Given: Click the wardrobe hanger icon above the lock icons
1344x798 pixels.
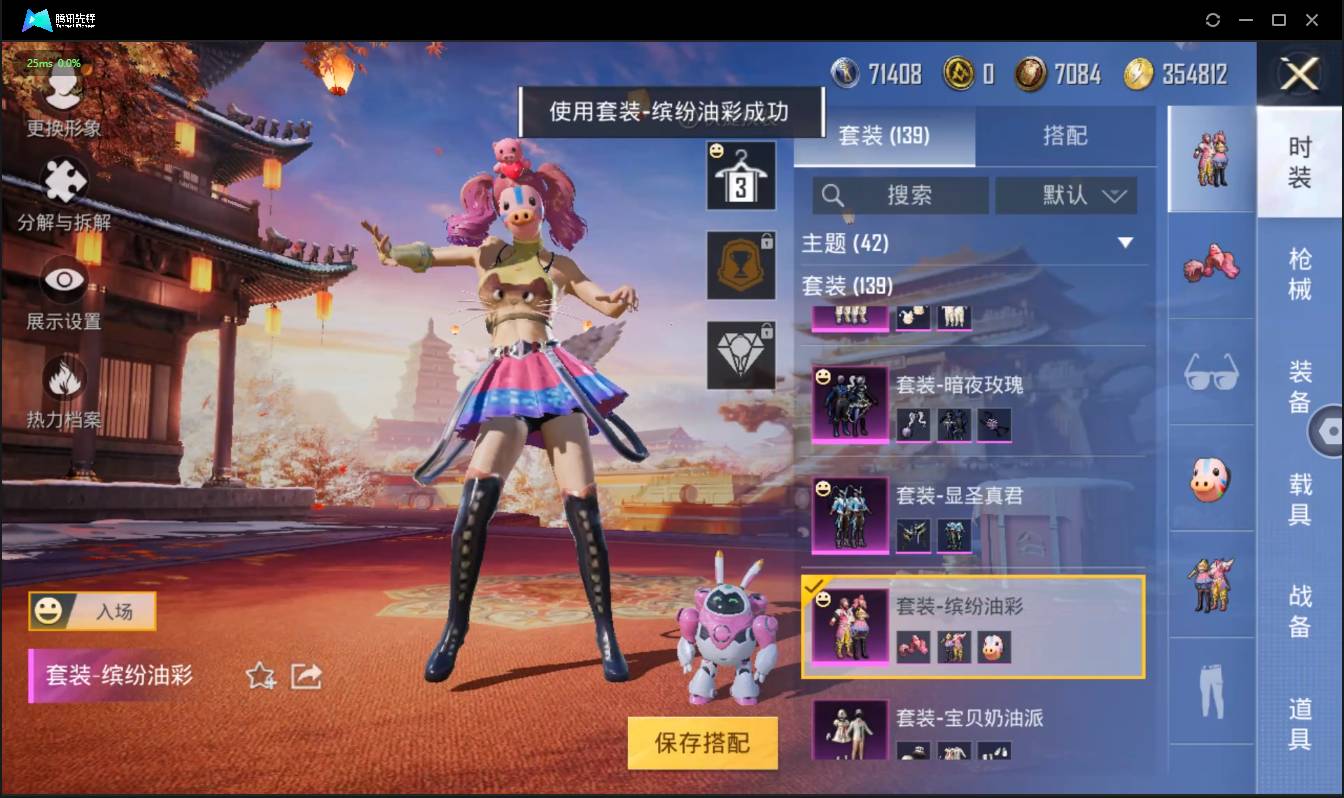Looking at the screenshot, I should click(741, 176).
